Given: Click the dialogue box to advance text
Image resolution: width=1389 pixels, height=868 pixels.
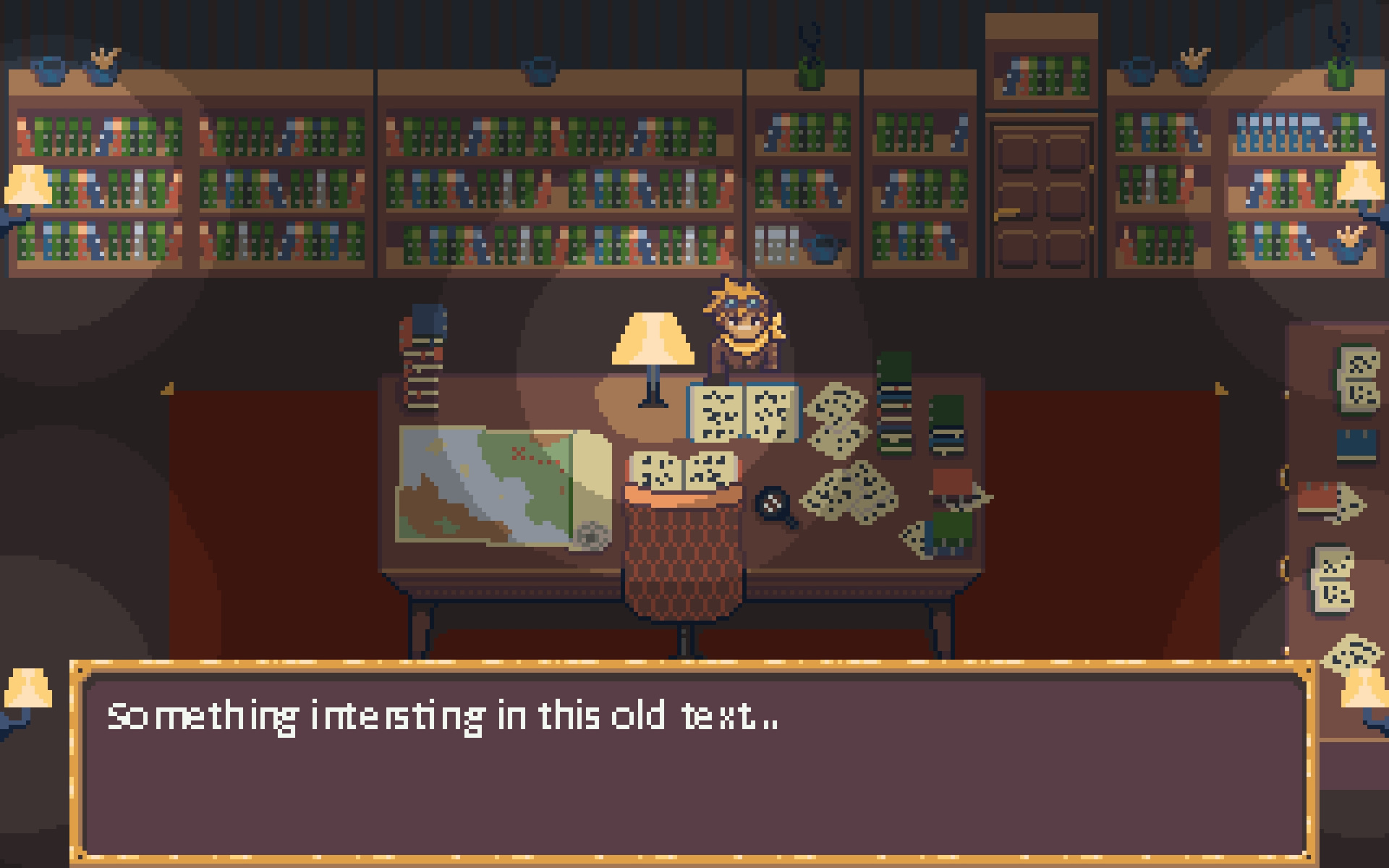Looking at the screenshot, I should pyautogui.click(x=693, y=765).
